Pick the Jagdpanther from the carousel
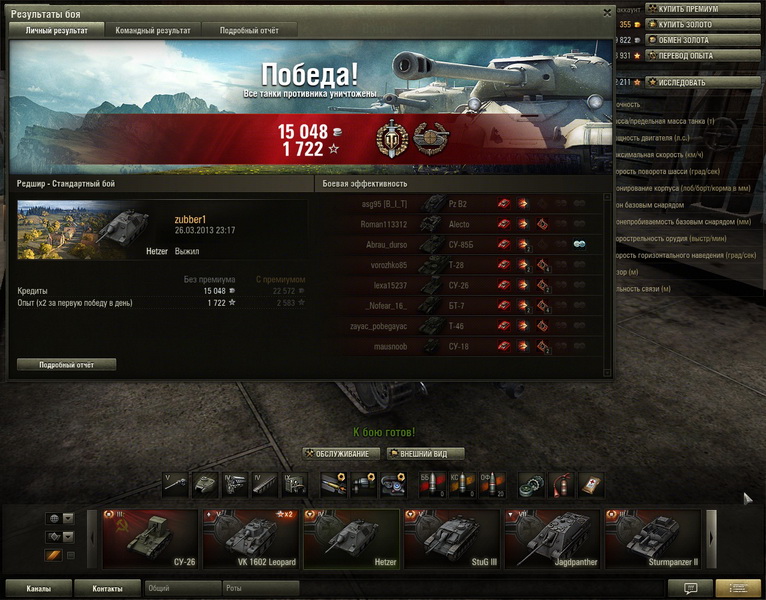 552,540
